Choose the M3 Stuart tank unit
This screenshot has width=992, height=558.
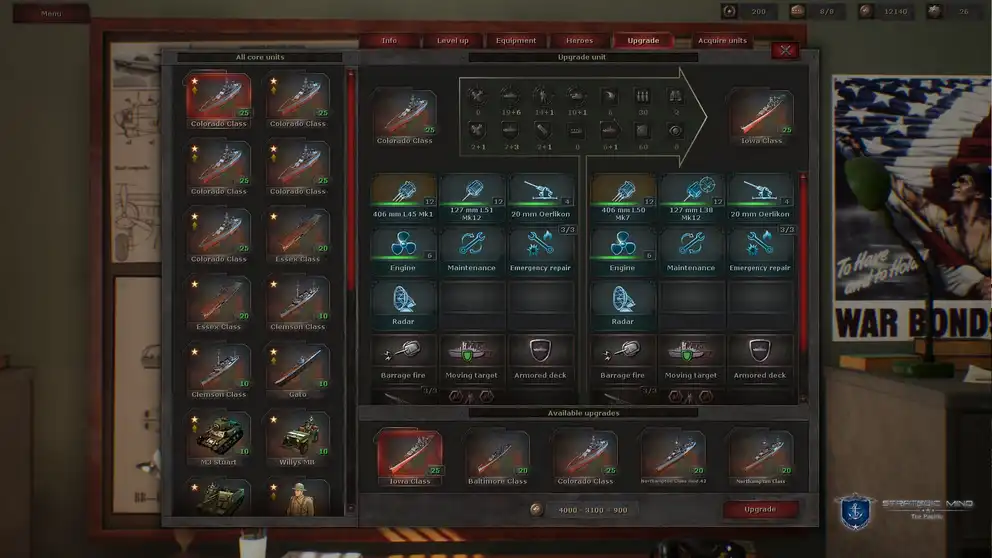click(x=218, y=436)
